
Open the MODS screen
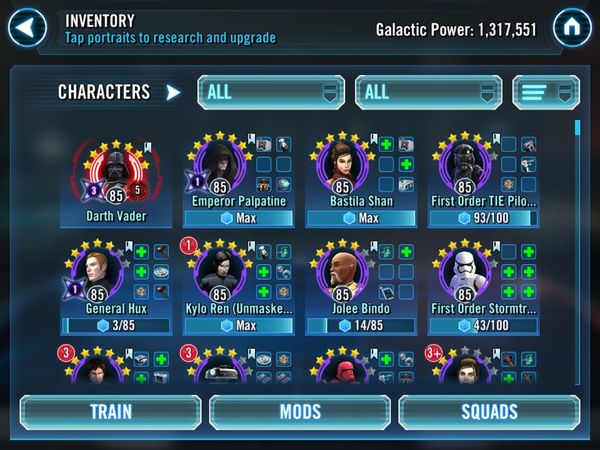click(x=299, y=411)
